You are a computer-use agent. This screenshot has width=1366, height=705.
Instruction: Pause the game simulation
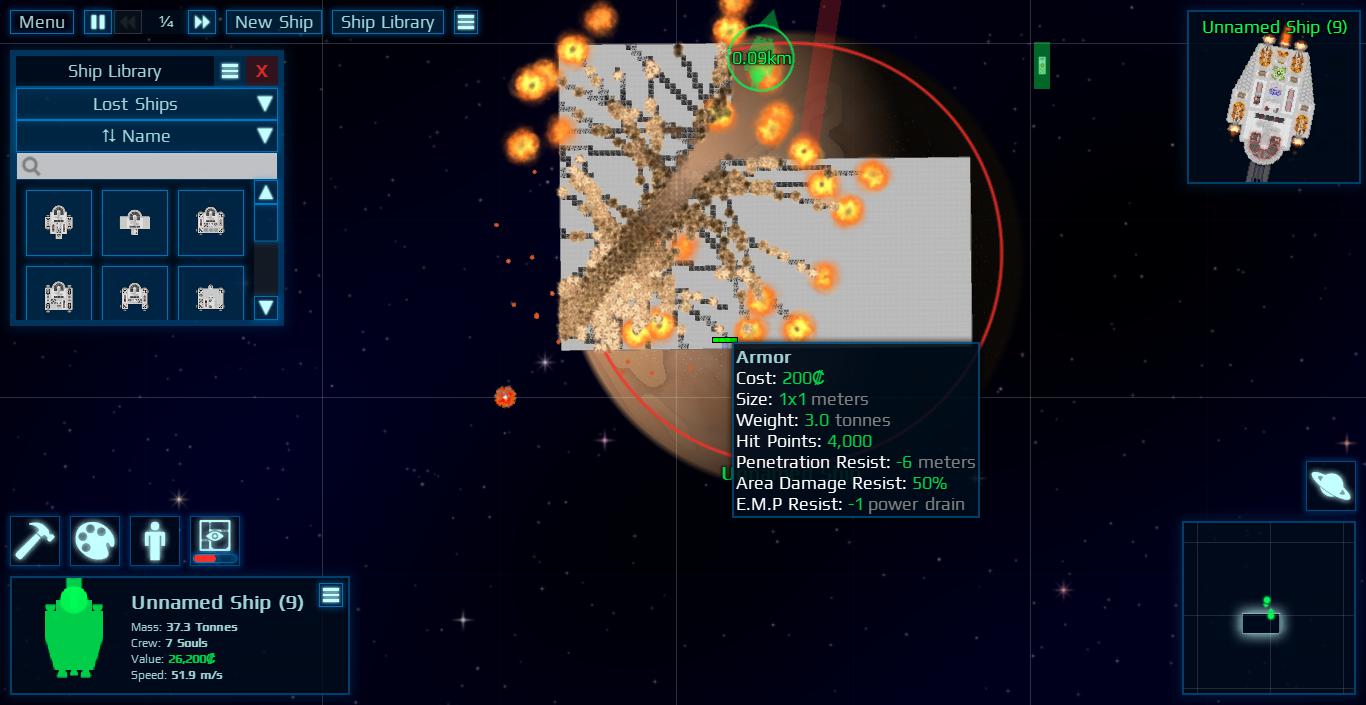point(97,22)
